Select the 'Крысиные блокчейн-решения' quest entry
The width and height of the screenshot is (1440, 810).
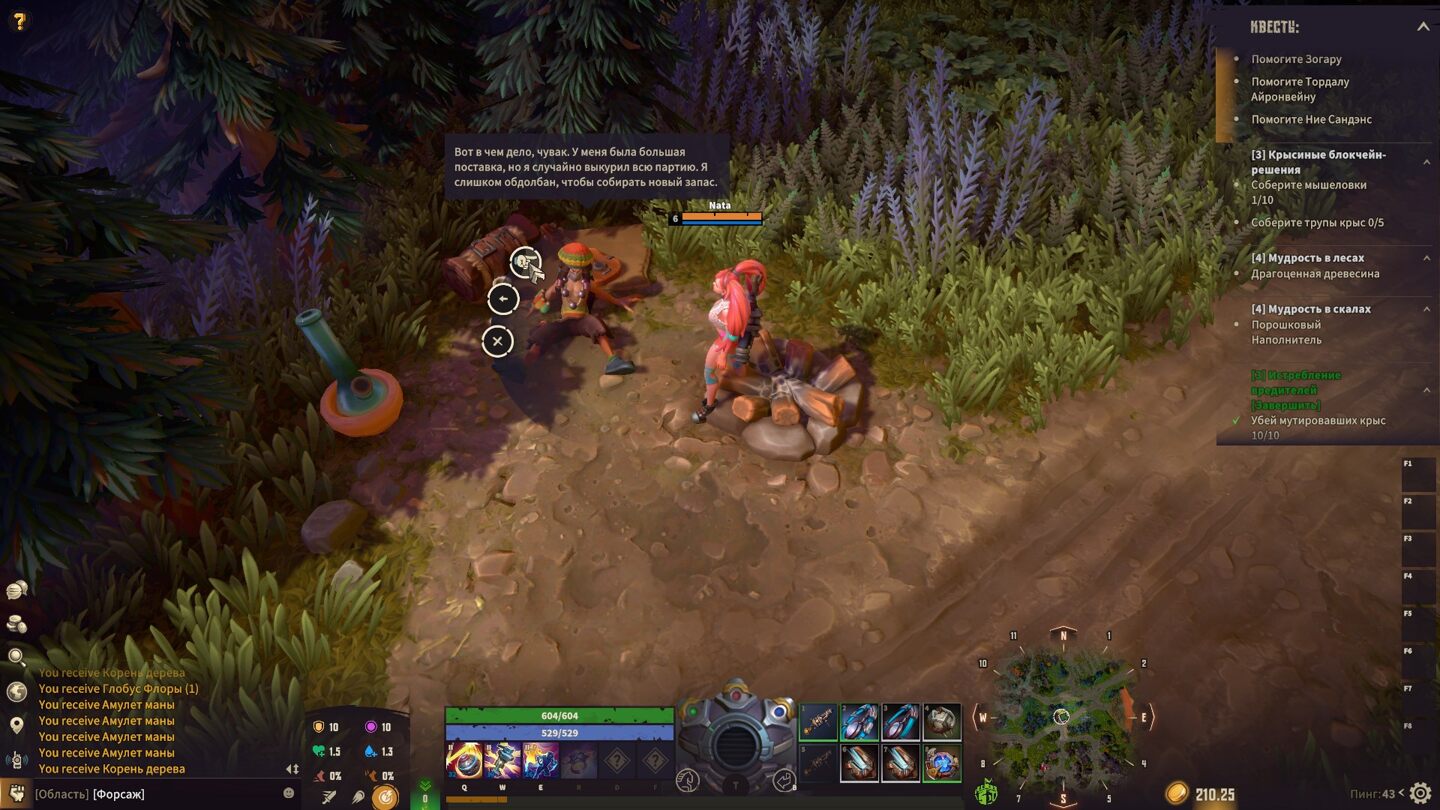(1318, 162)
